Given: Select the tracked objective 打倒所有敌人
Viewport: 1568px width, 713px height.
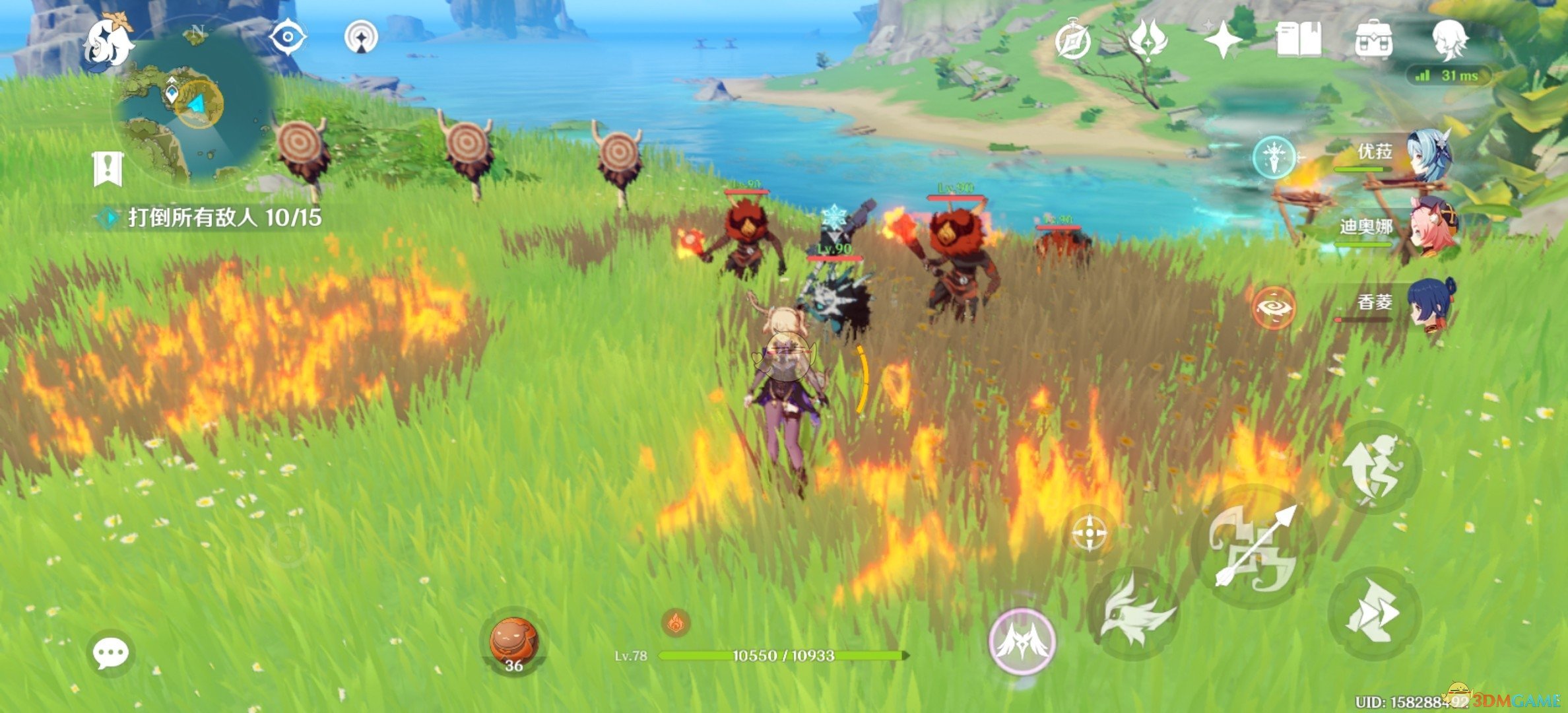Looking at the screenshot, I should coord(224,217).
